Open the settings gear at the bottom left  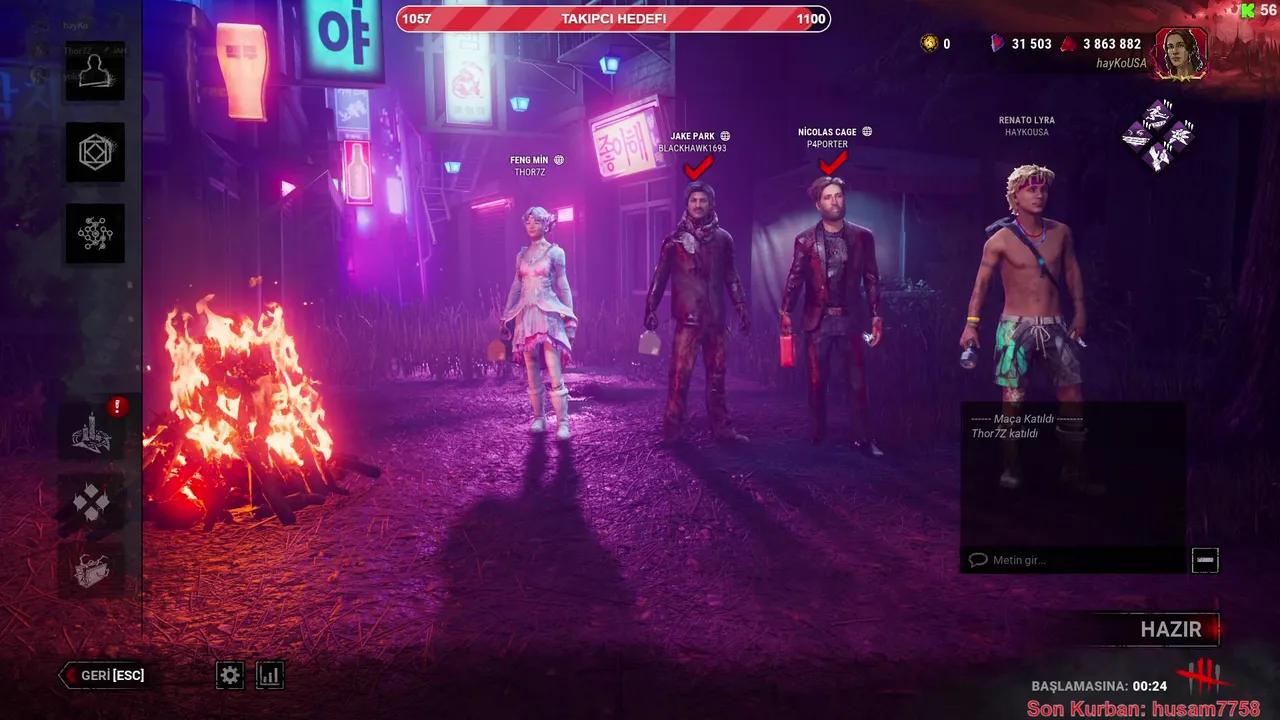click(x=229, y=675)
